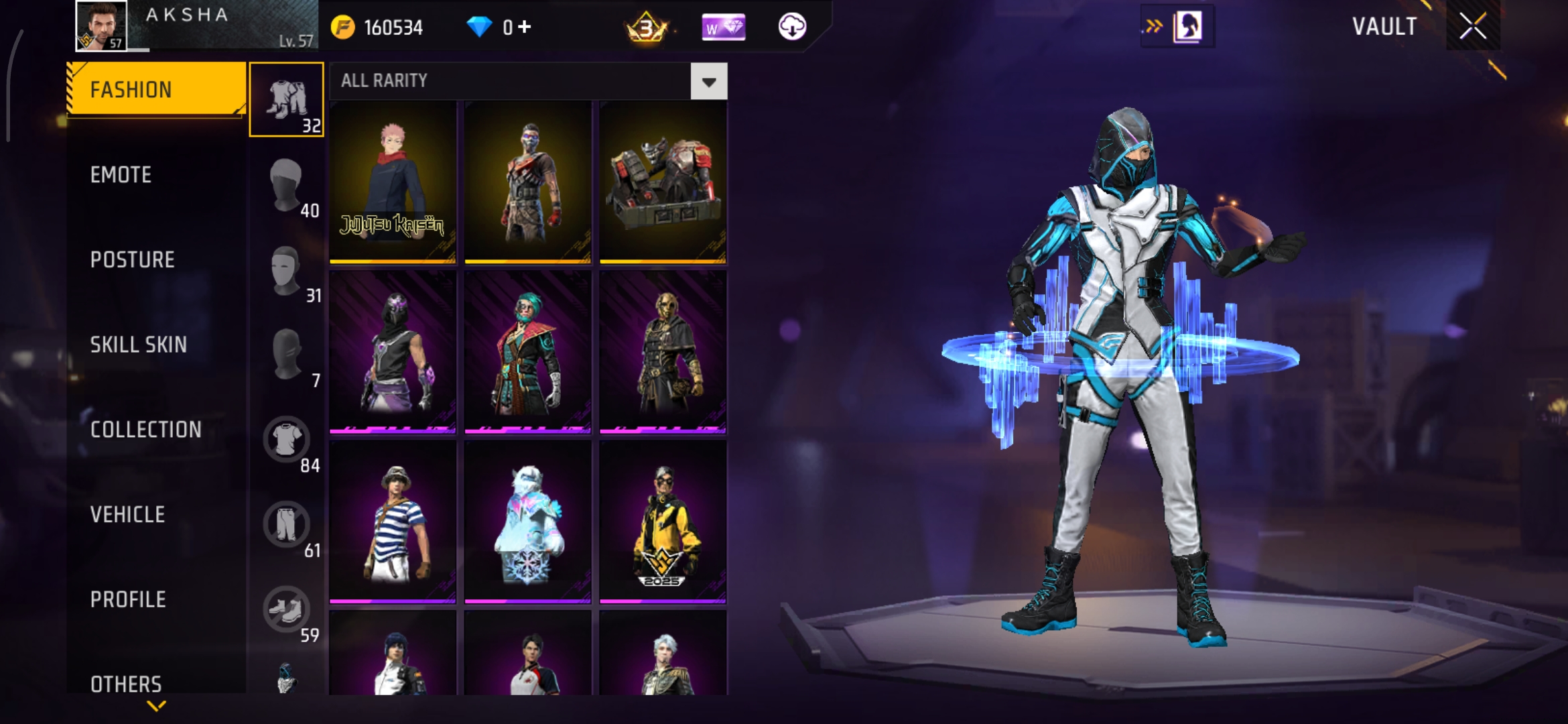Open the Posture category
1568x724 pixels.
click(x=133, y=260)
